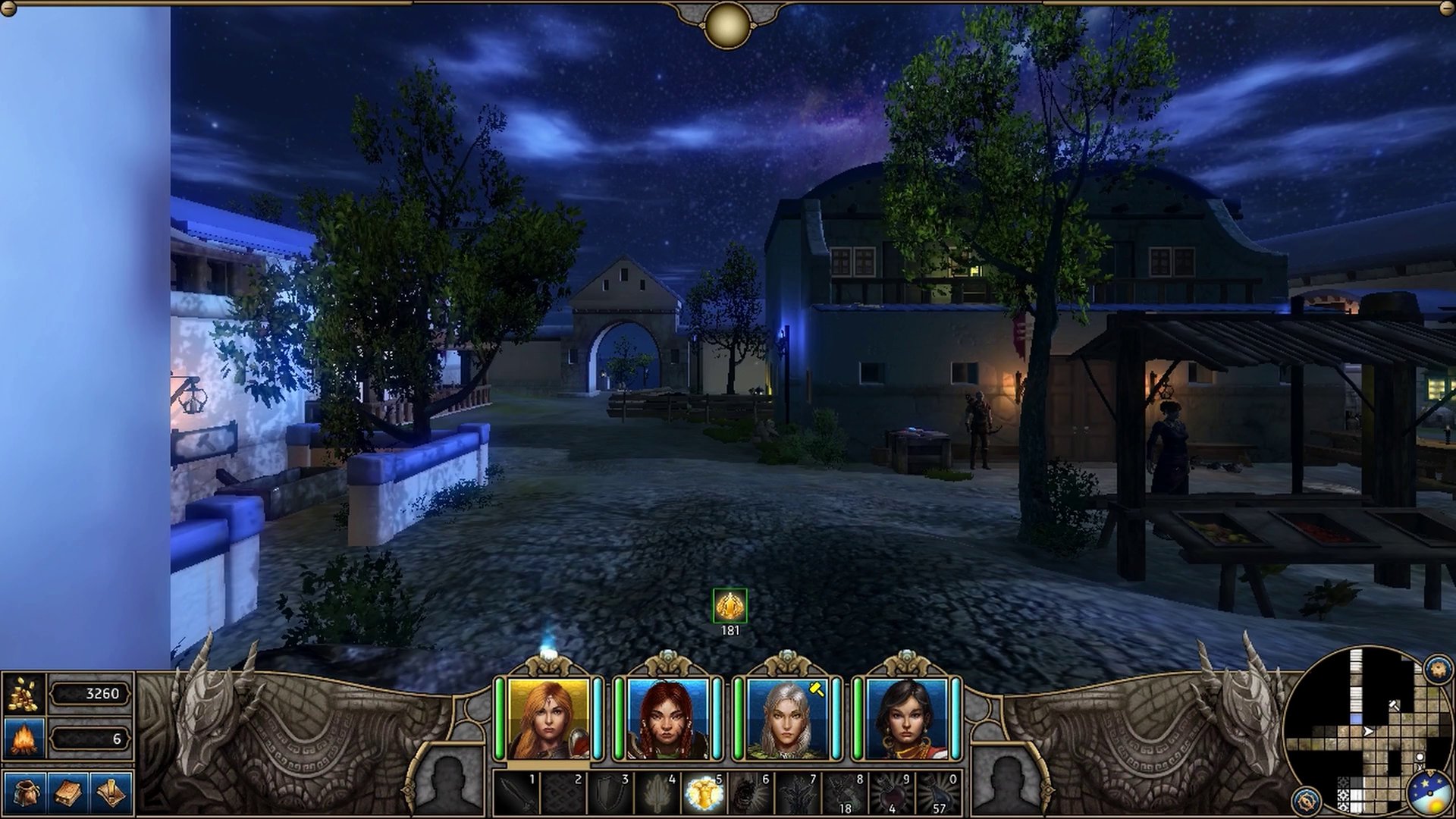Click the compass button left of minimap
Image resolution: width=1456 pixels, height=819 pixels.
[1307, 800]
